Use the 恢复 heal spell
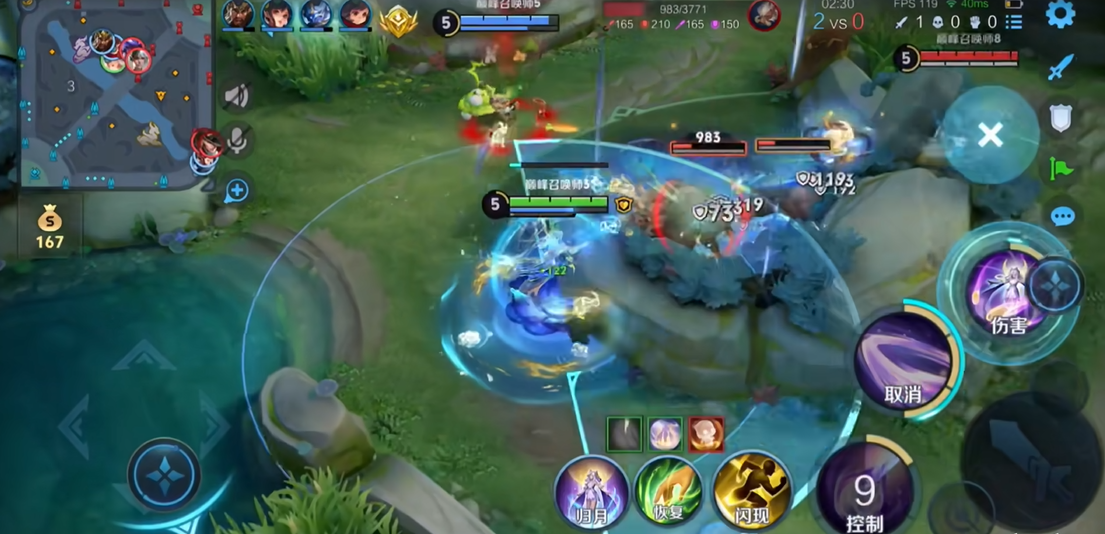 pyautogui.click(x=668, y=491)
